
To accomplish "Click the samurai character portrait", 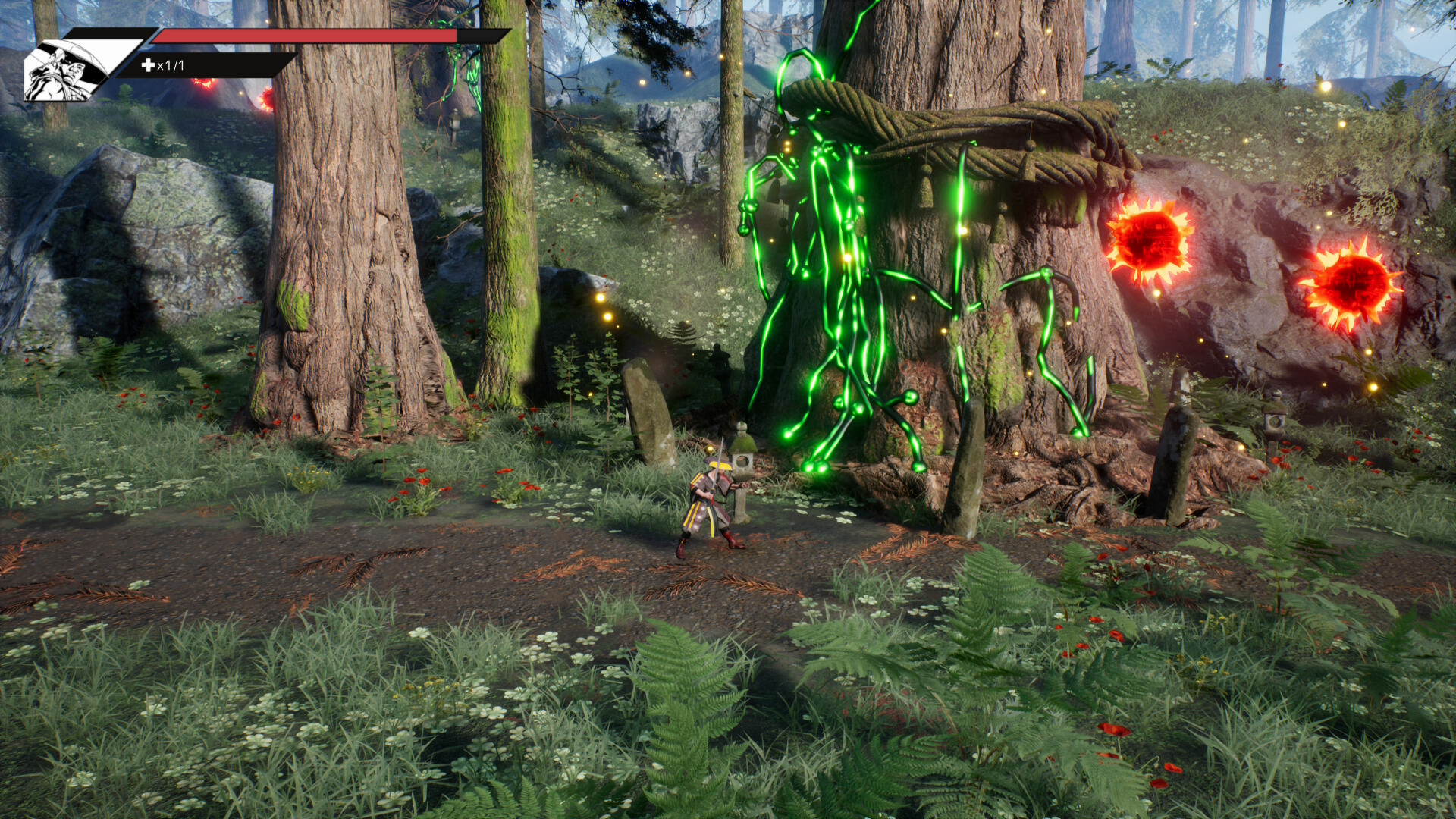I will [64, 70].
